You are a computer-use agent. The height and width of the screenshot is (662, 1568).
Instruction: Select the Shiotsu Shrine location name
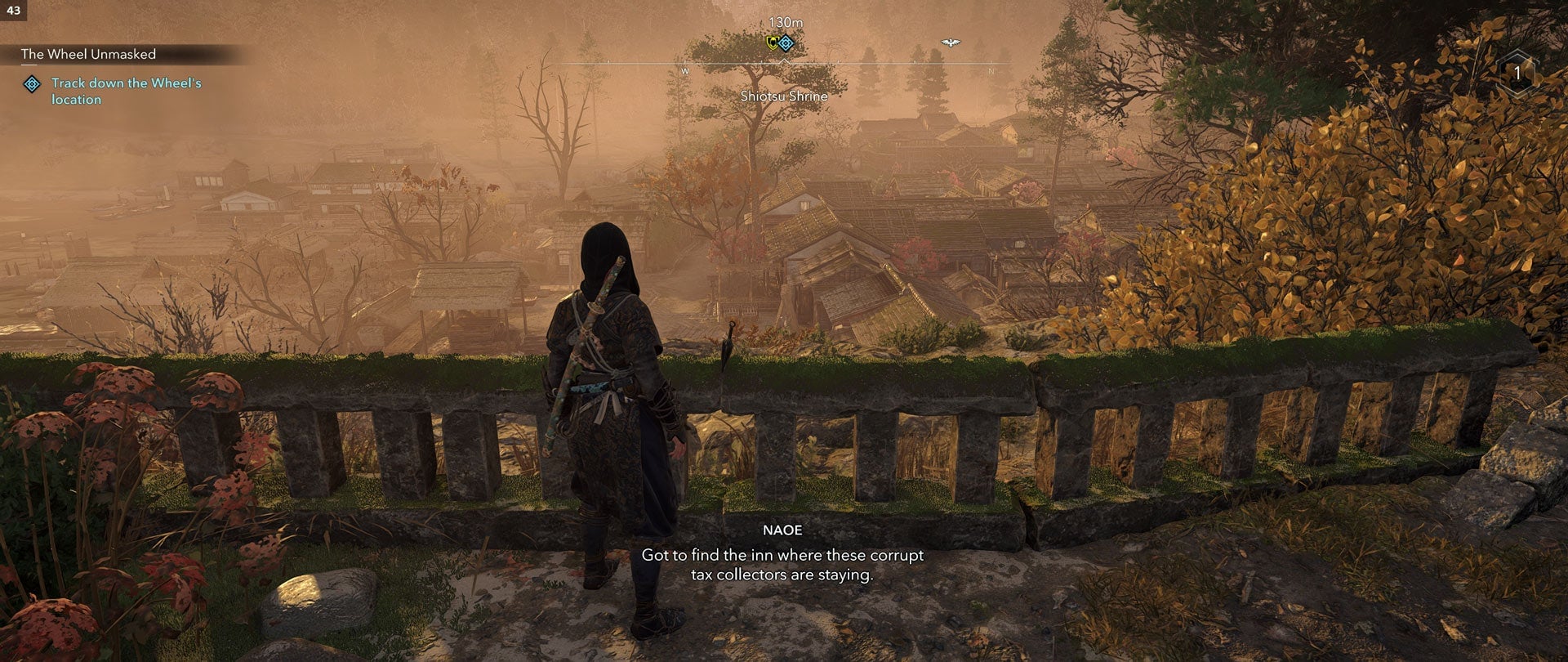[x=782, y=96]
